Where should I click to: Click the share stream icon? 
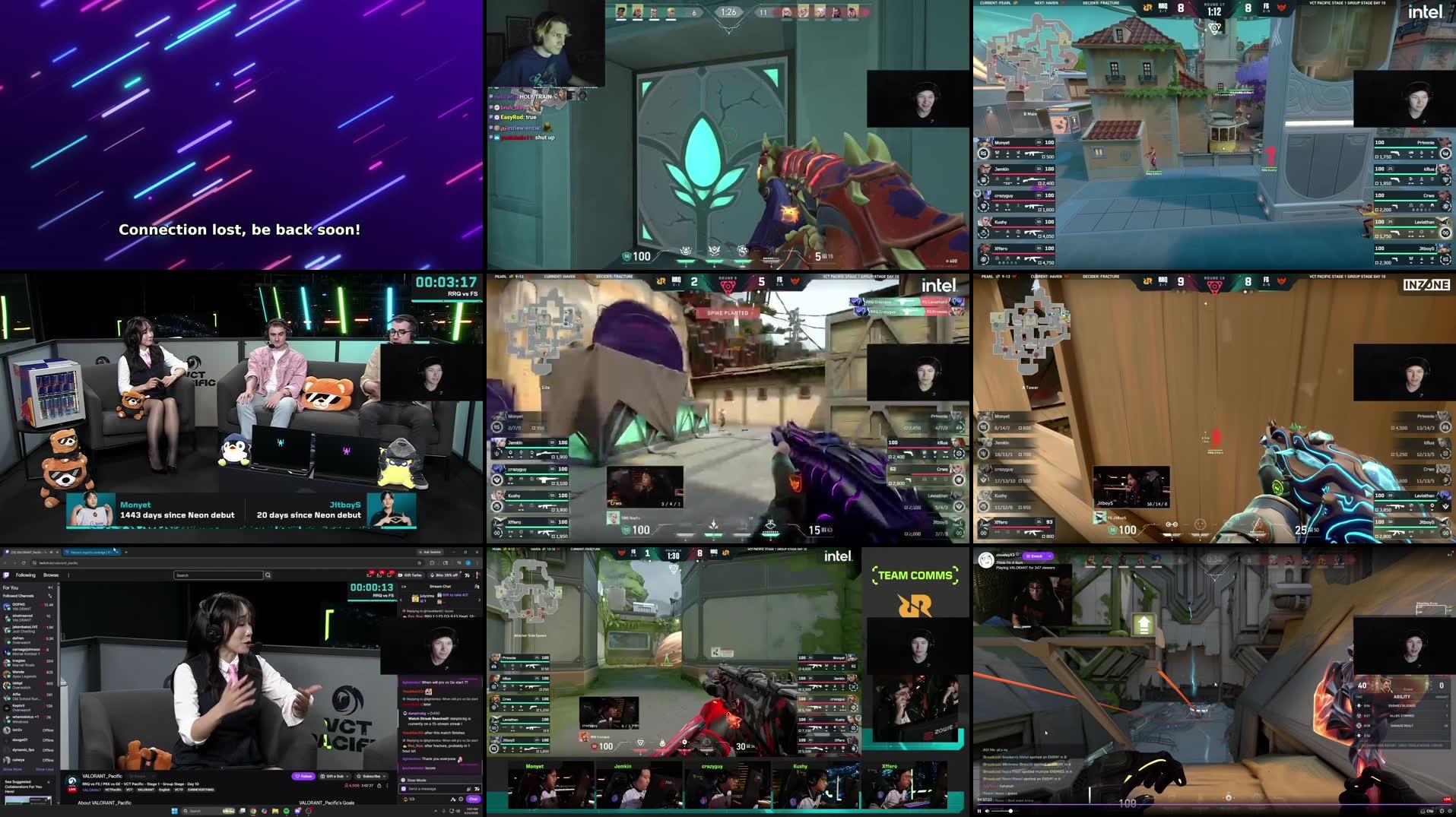pyautogui.click(x=379, y=786)
